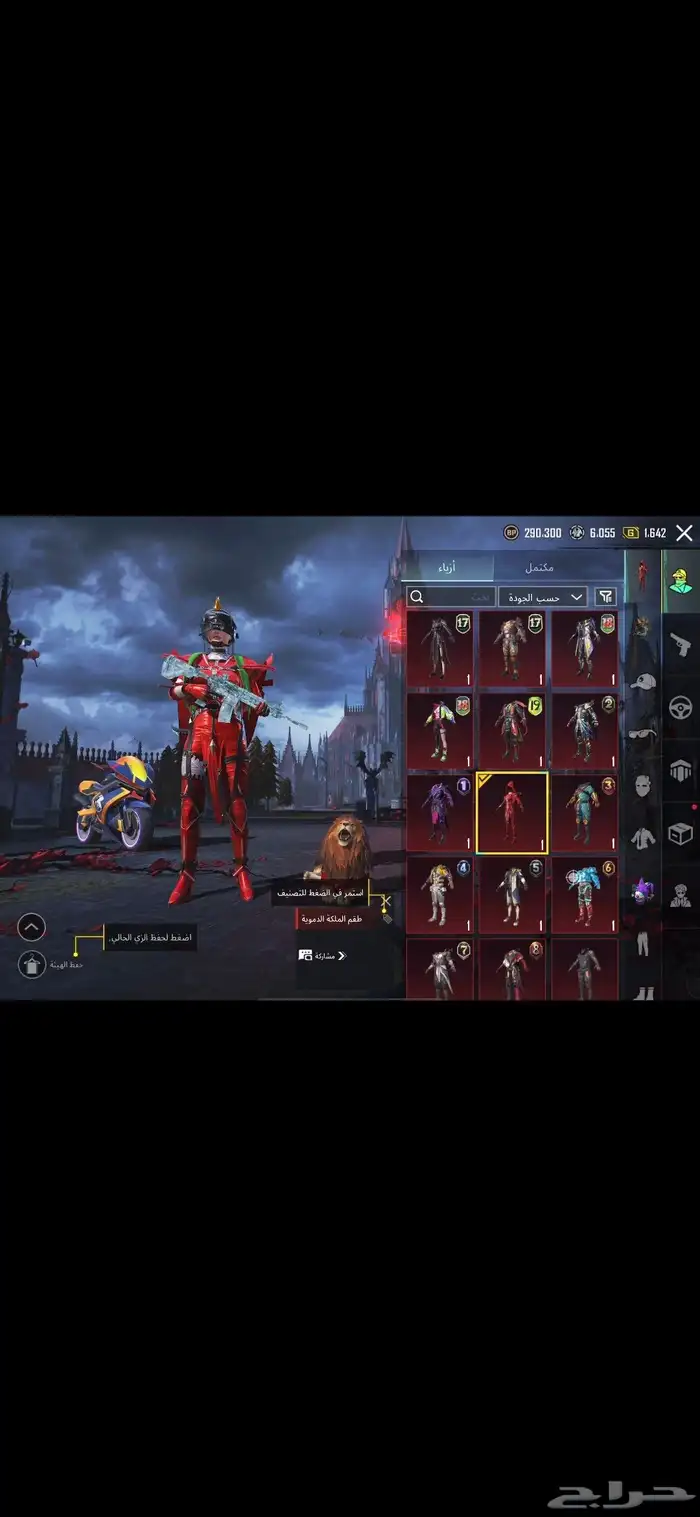Open the حسب الجودة sort dropdown
Viewport: 700px width, 1517px height.
pos(543,597)
